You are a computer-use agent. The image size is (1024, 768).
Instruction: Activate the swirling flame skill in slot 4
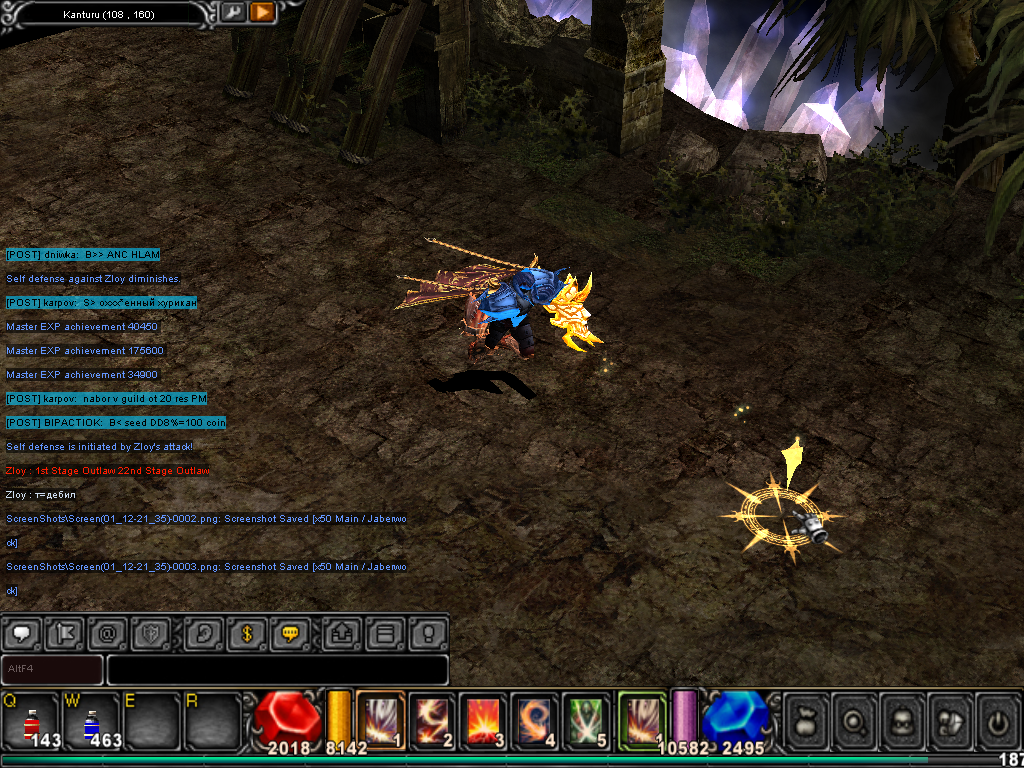click(x=536, y=719)
